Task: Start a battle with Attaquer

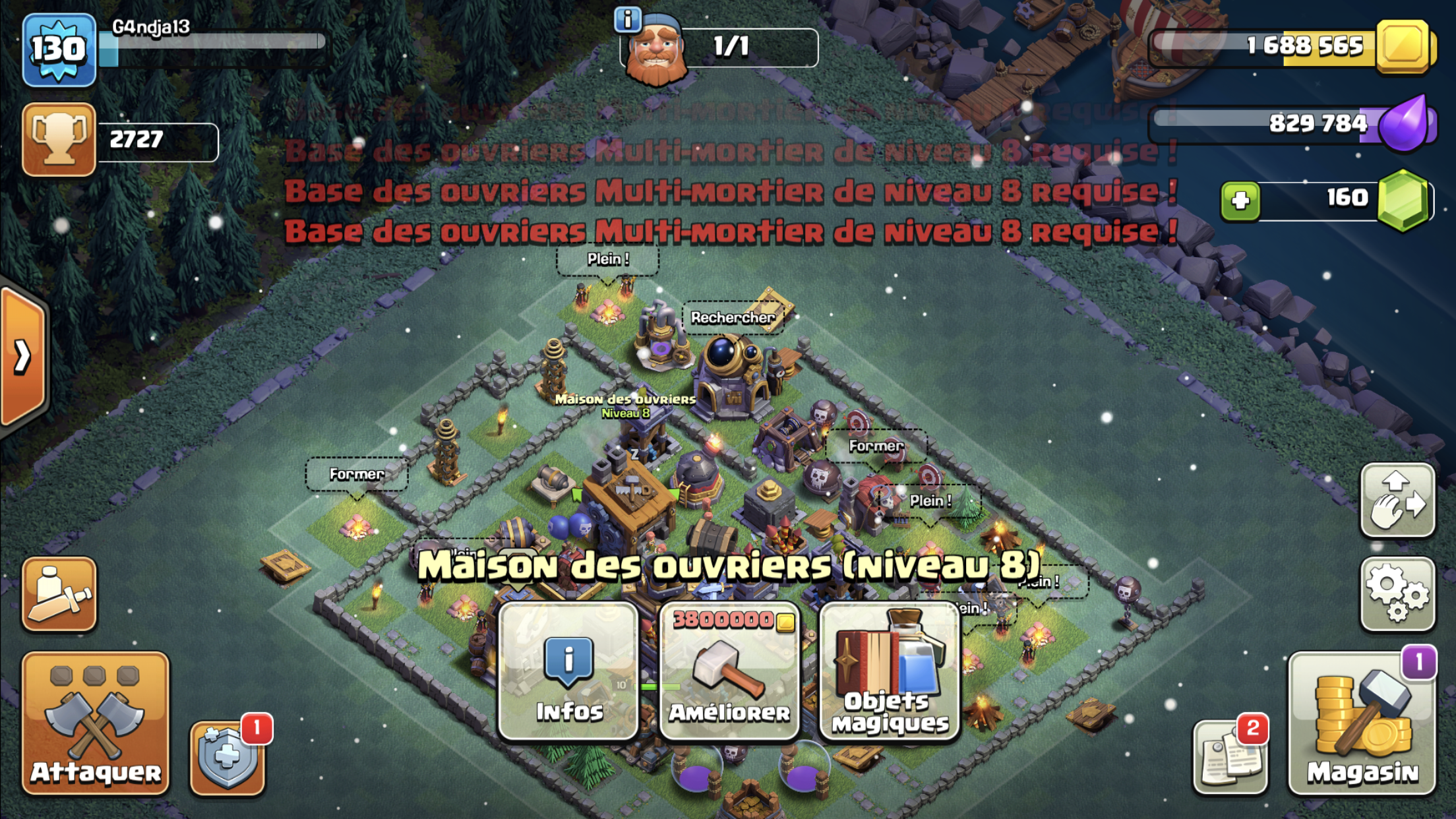Action: pos(96,723)
